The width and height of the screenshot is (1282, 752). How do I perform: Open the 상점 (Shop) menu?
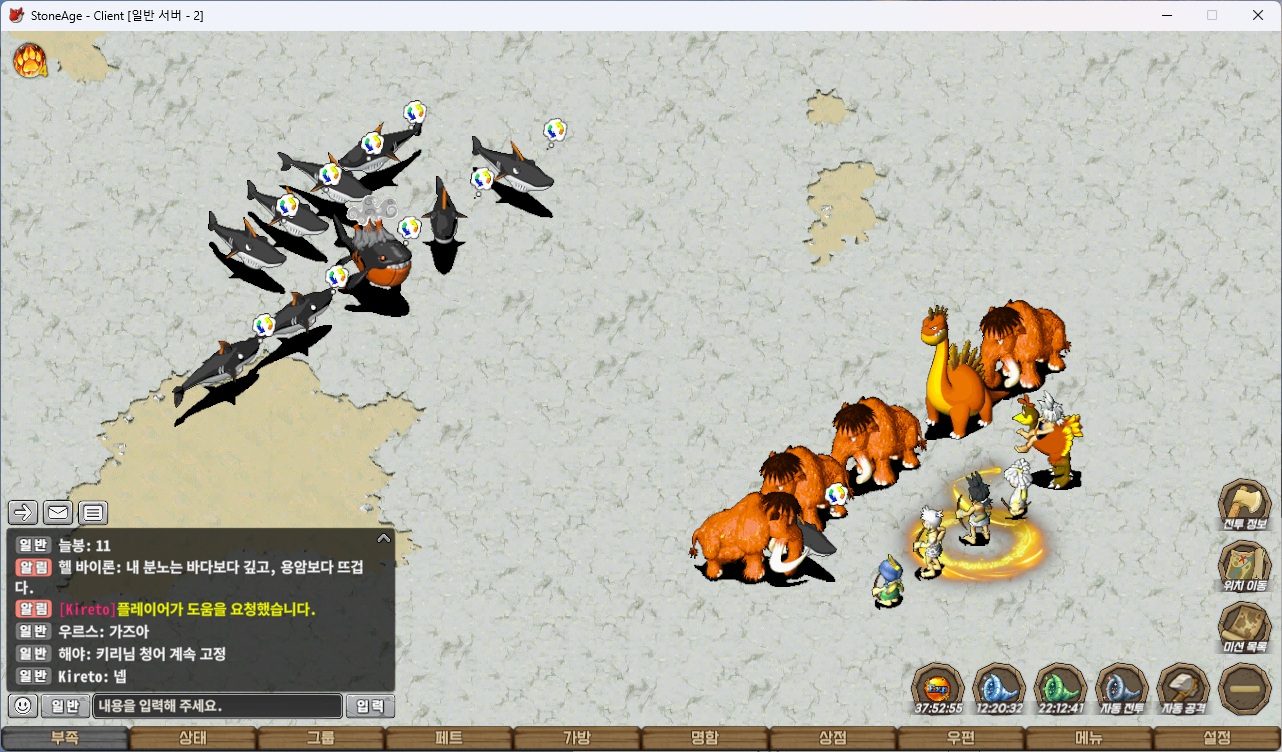833,739
